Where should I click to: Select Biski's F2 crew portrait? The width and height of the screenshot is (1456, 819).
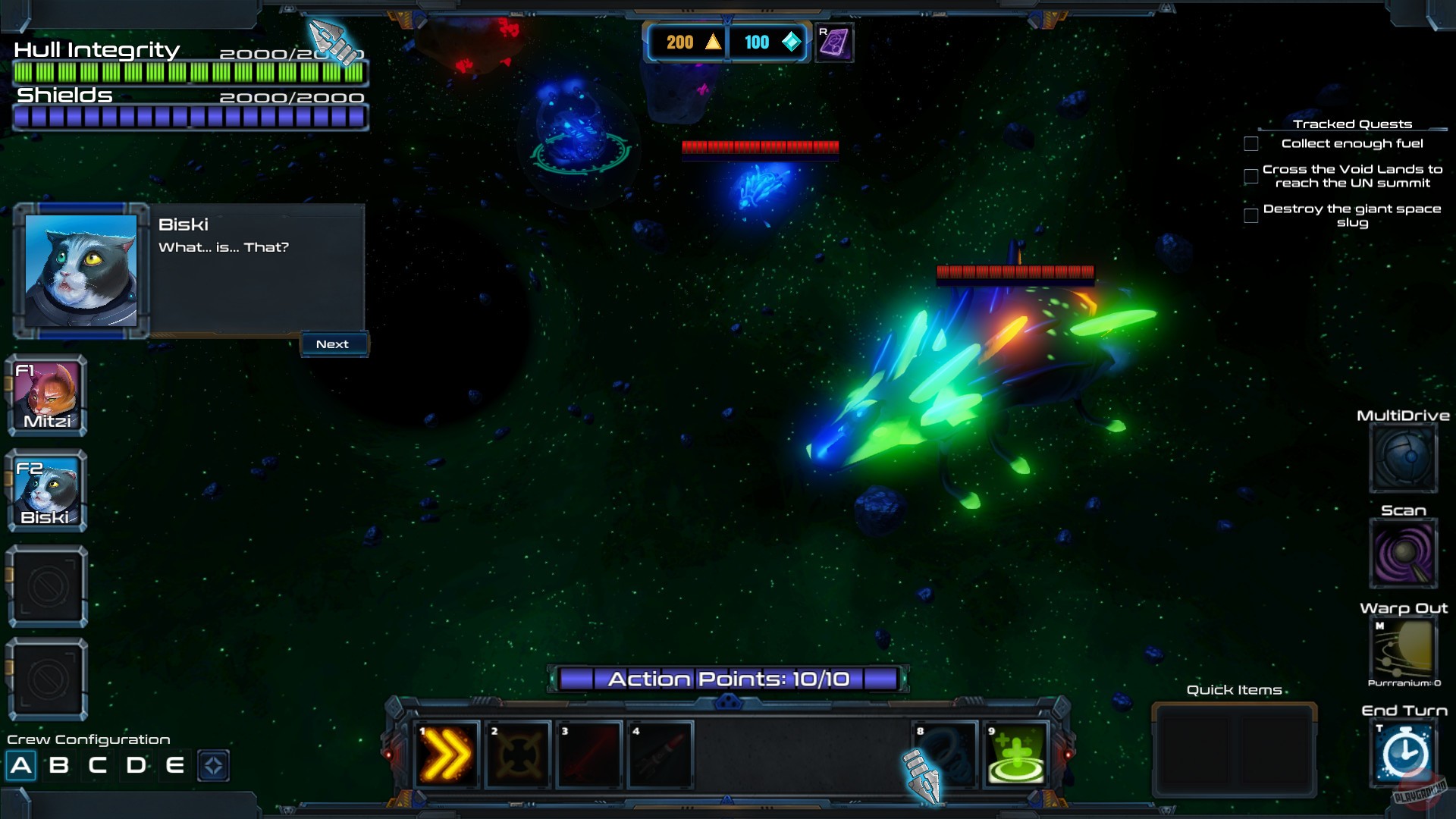(x=47, y=489)
